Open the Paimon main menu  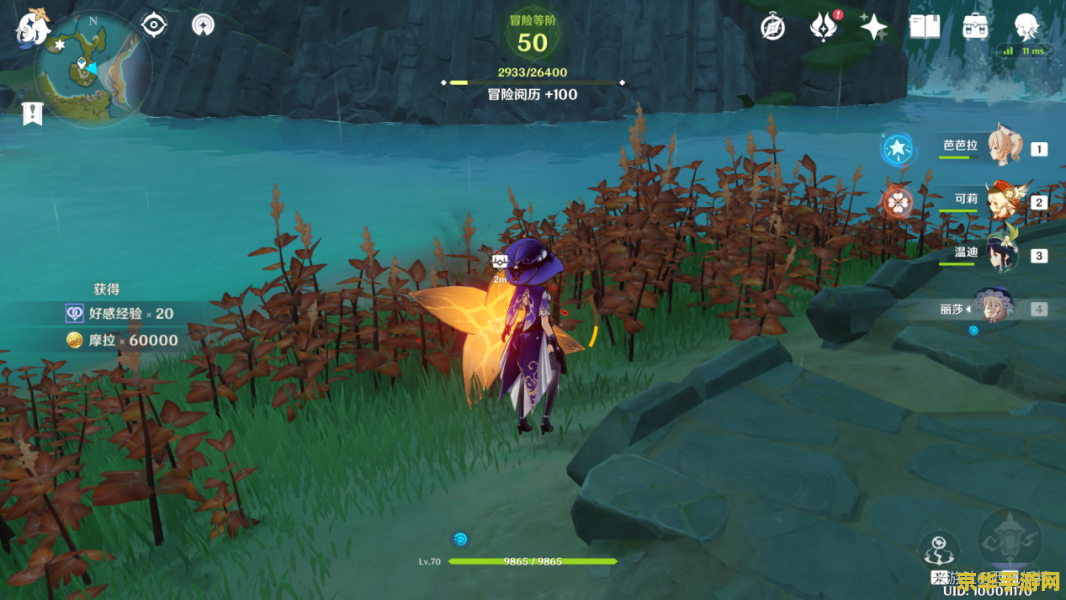click(32, 26)
